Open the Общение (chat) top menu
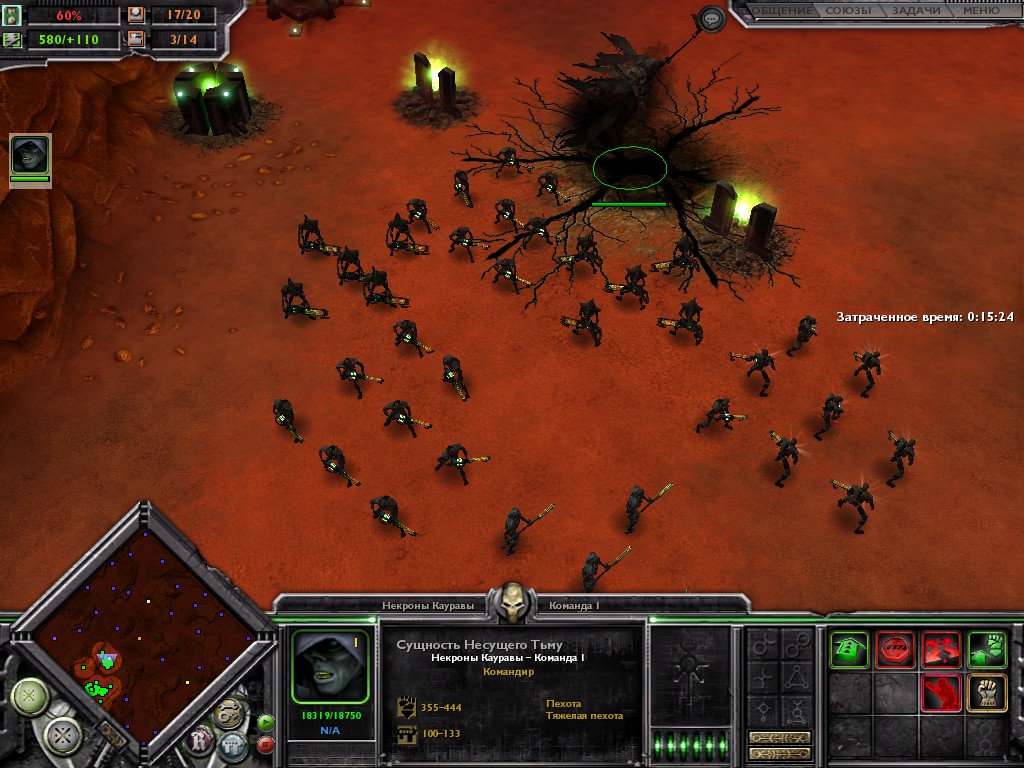1024x768 pixels. pos(783,11)
